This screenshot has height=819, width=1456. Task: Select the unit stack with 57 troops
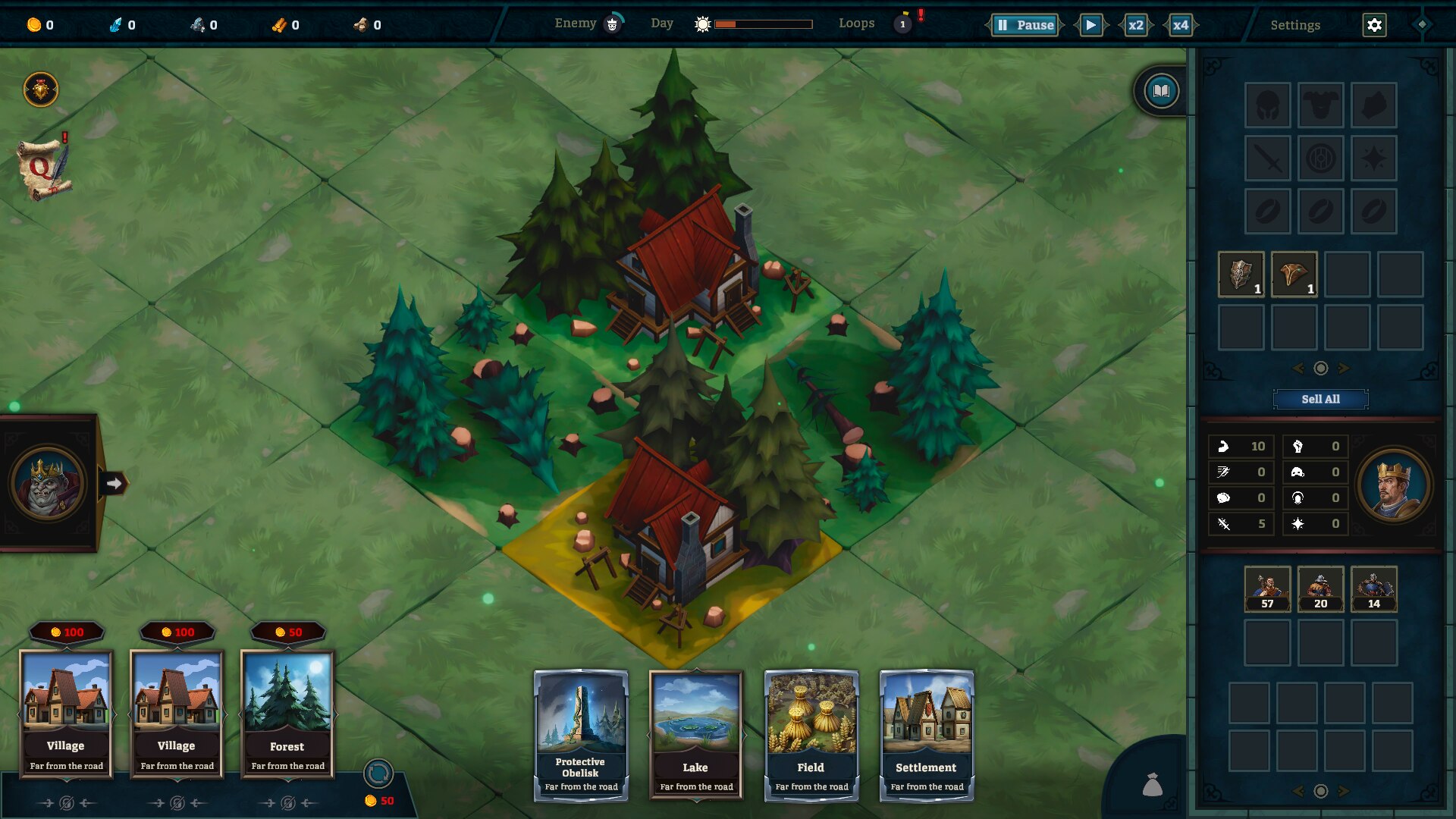(1267, 588)
